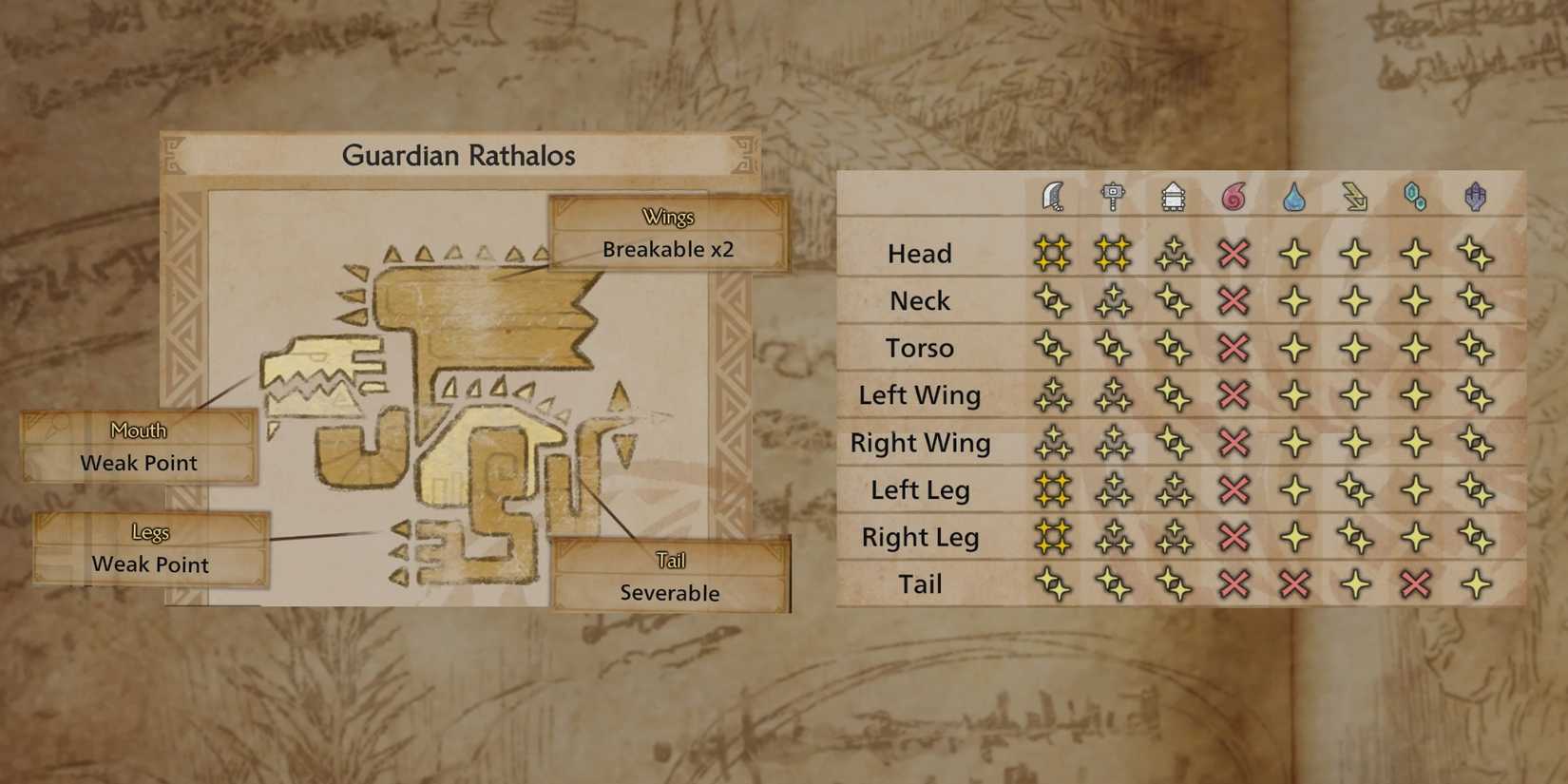
Task: Click the Mouth Weak Point label
Action: [x=140, y=447]
